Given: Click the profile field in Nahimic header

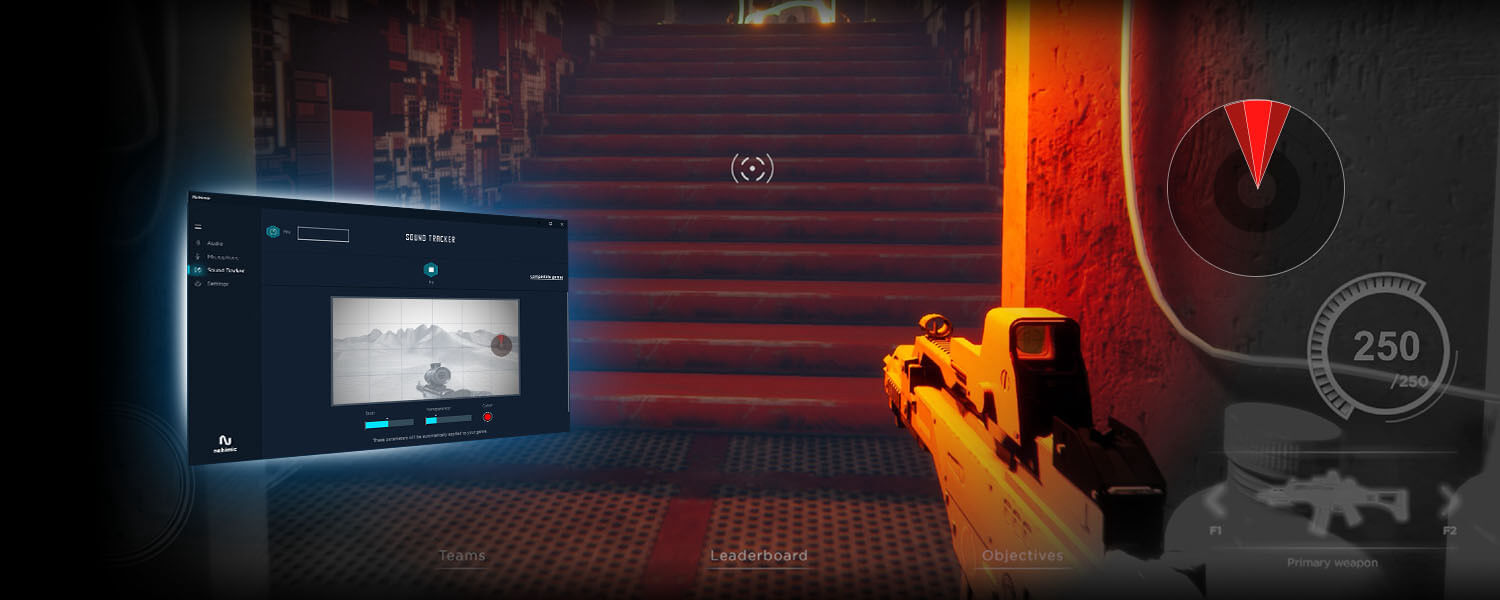Looking at the screenshot, I should (x=323, y=235).
